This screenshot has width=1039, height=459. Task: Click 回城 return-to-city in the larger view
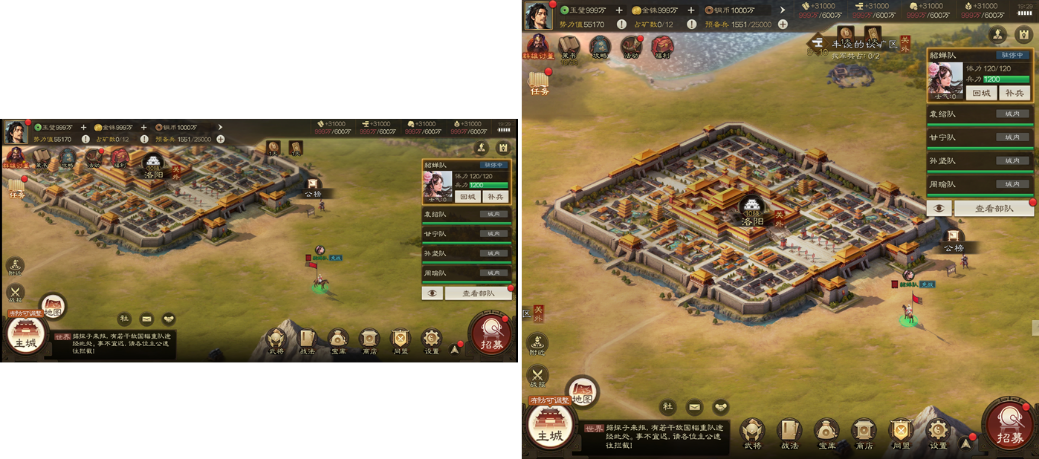pyautogui.click(x=981, y=93)
